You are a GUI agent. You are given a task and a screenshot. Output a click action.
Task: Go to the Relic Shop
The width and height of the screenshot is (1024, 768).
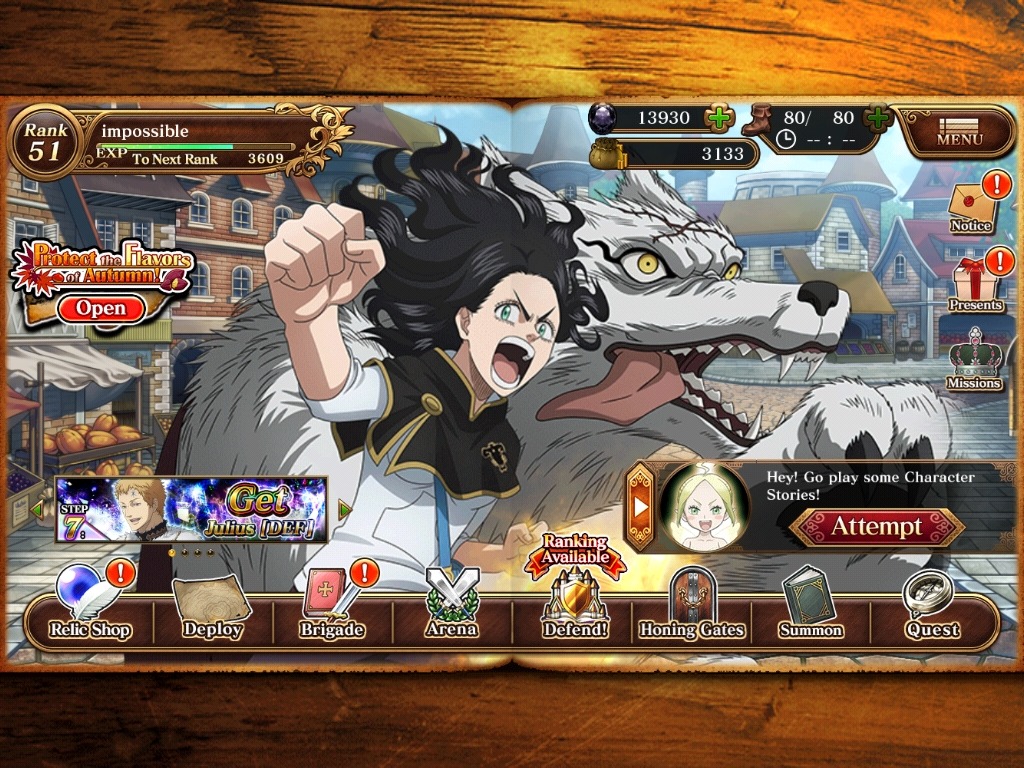(x=90, y=608)
